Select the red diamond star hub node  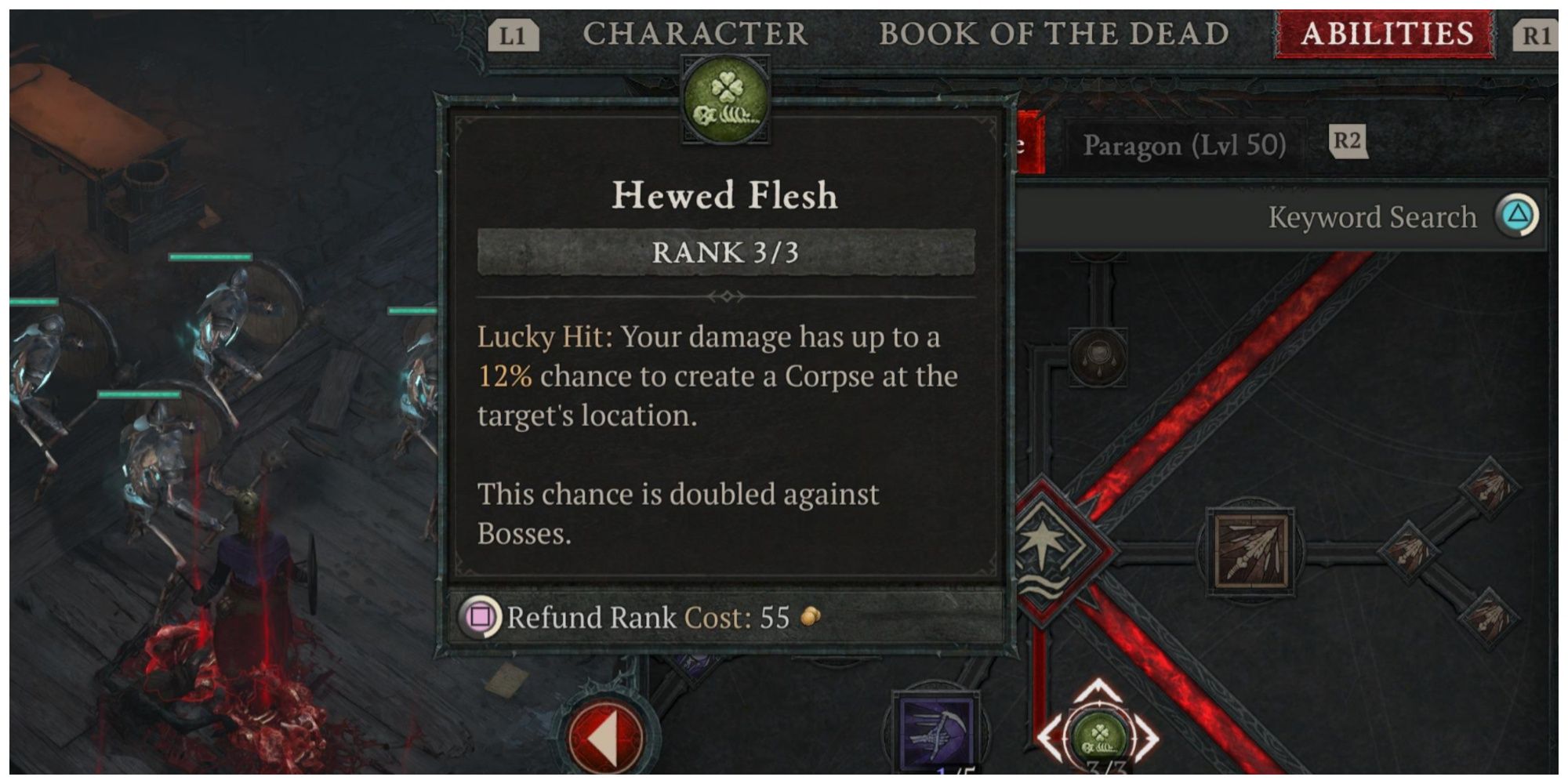[1047, 549]
